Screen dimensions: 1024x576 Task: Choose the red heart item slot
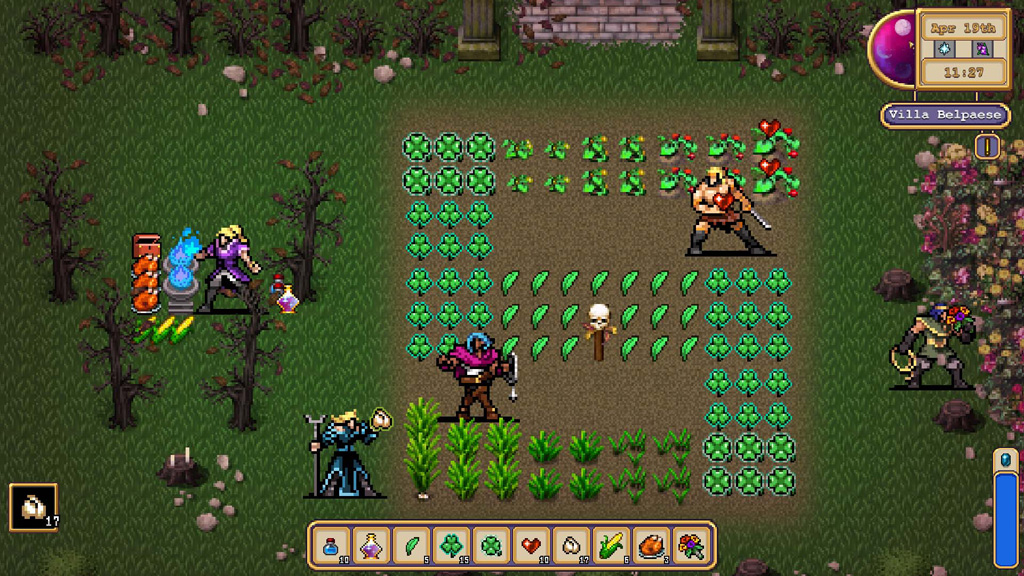click(531, 546)
